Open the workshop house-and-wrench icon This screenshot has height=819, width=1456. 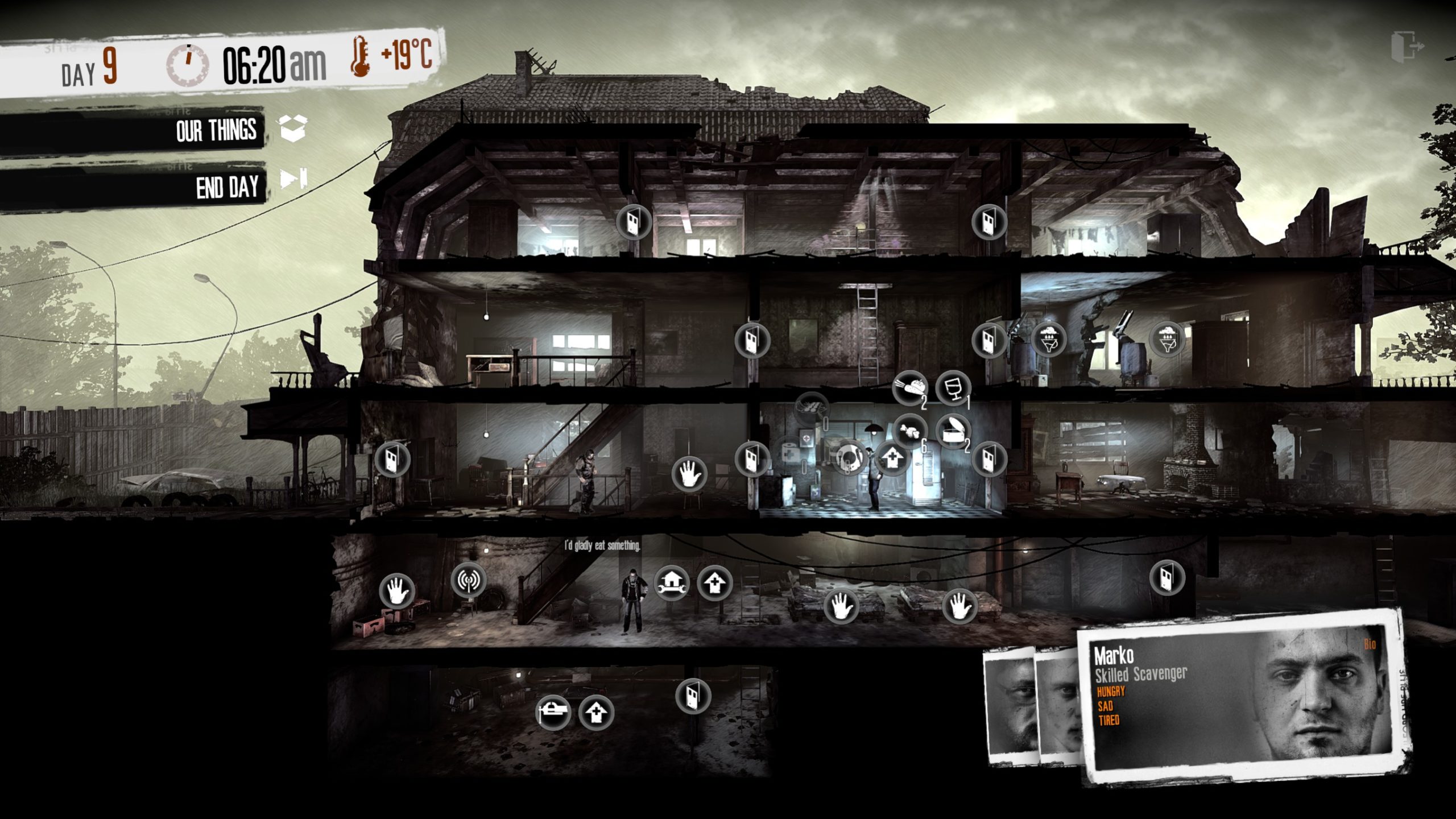click(672, 584)
